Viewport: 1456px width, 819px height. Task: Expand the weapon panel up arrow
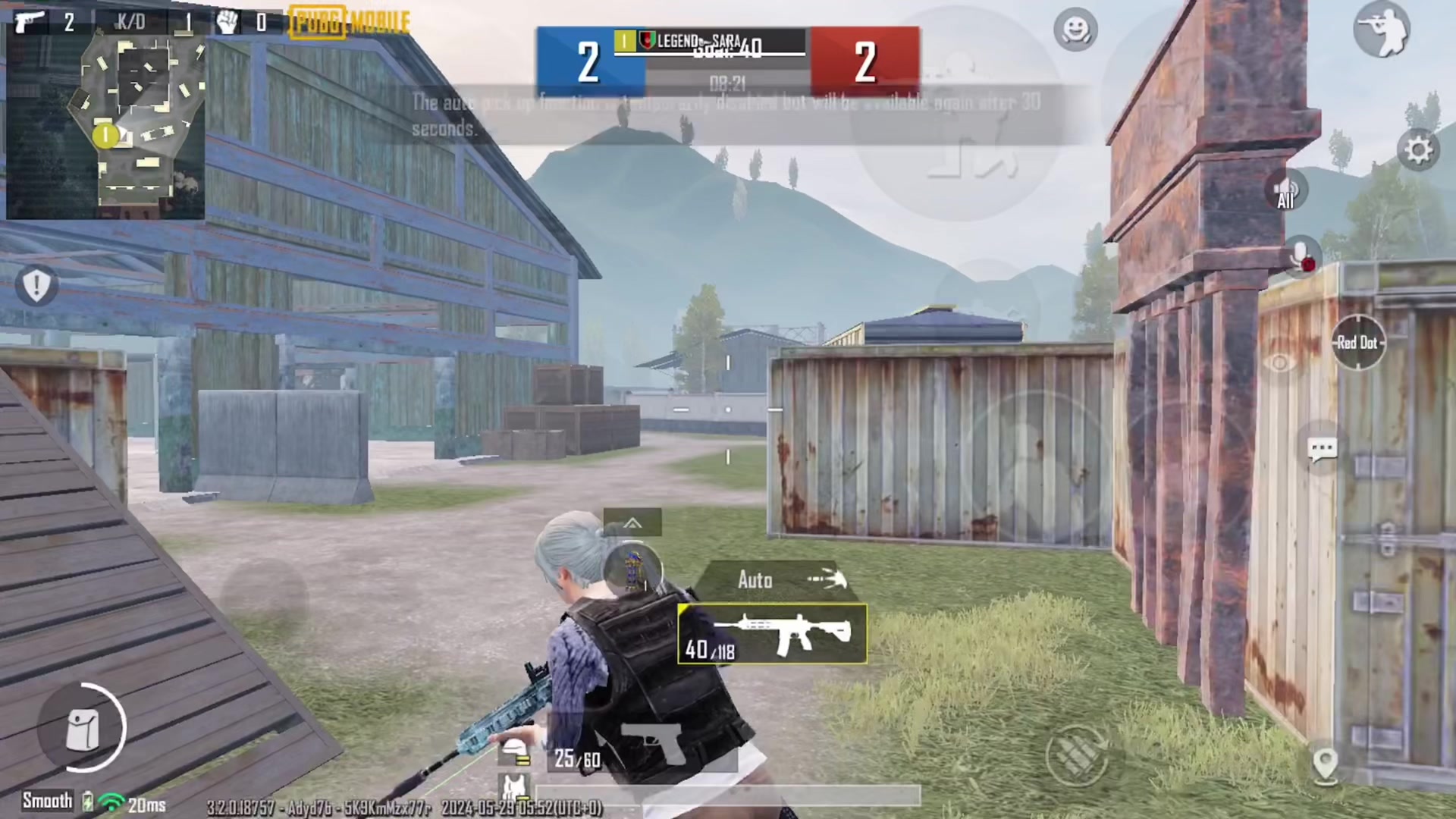pos(632,522)
